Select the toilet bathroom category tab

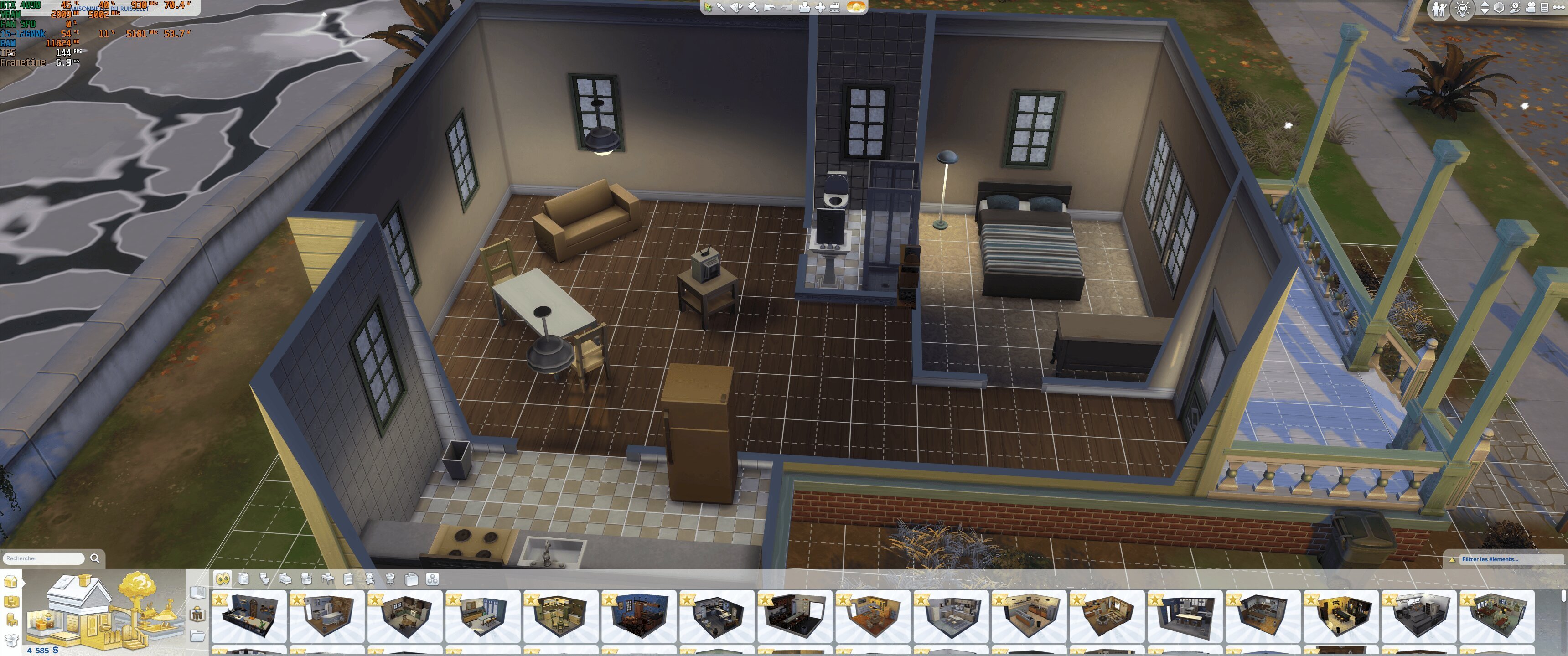[x=264, y=579]
